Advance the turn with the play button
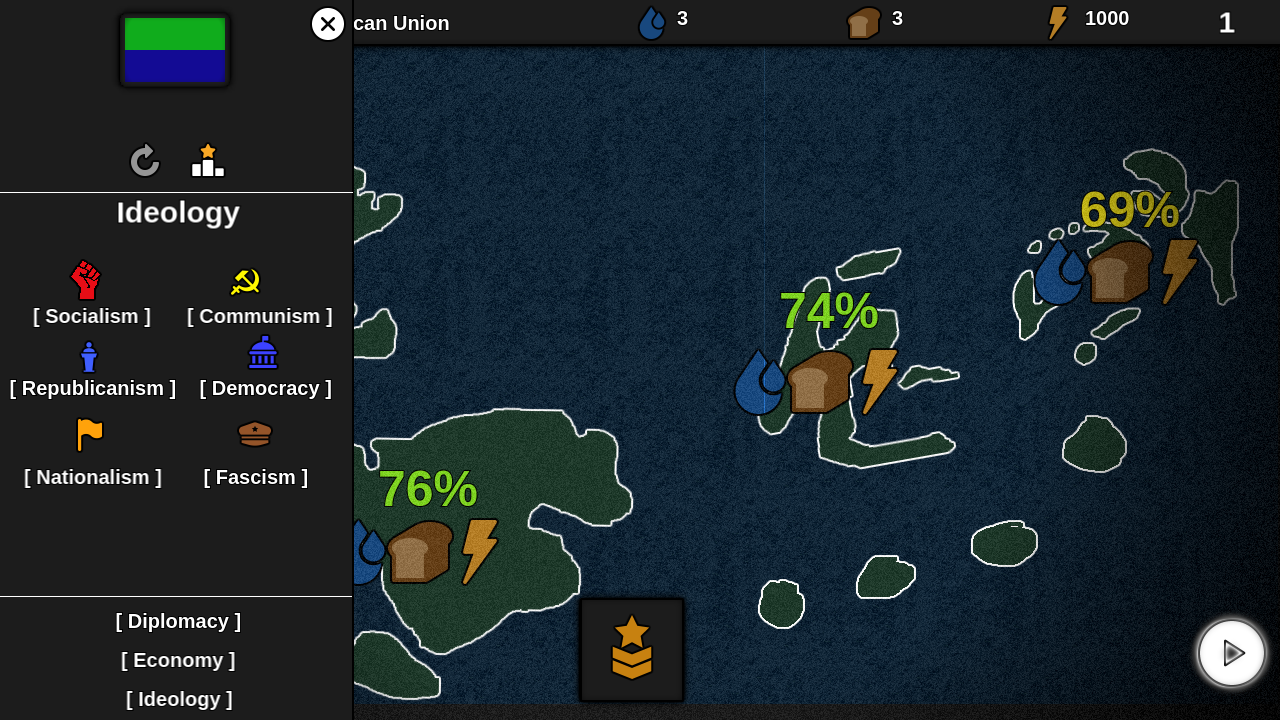The height and width of the screenshot is (720, 1280). pos(1232,653)
